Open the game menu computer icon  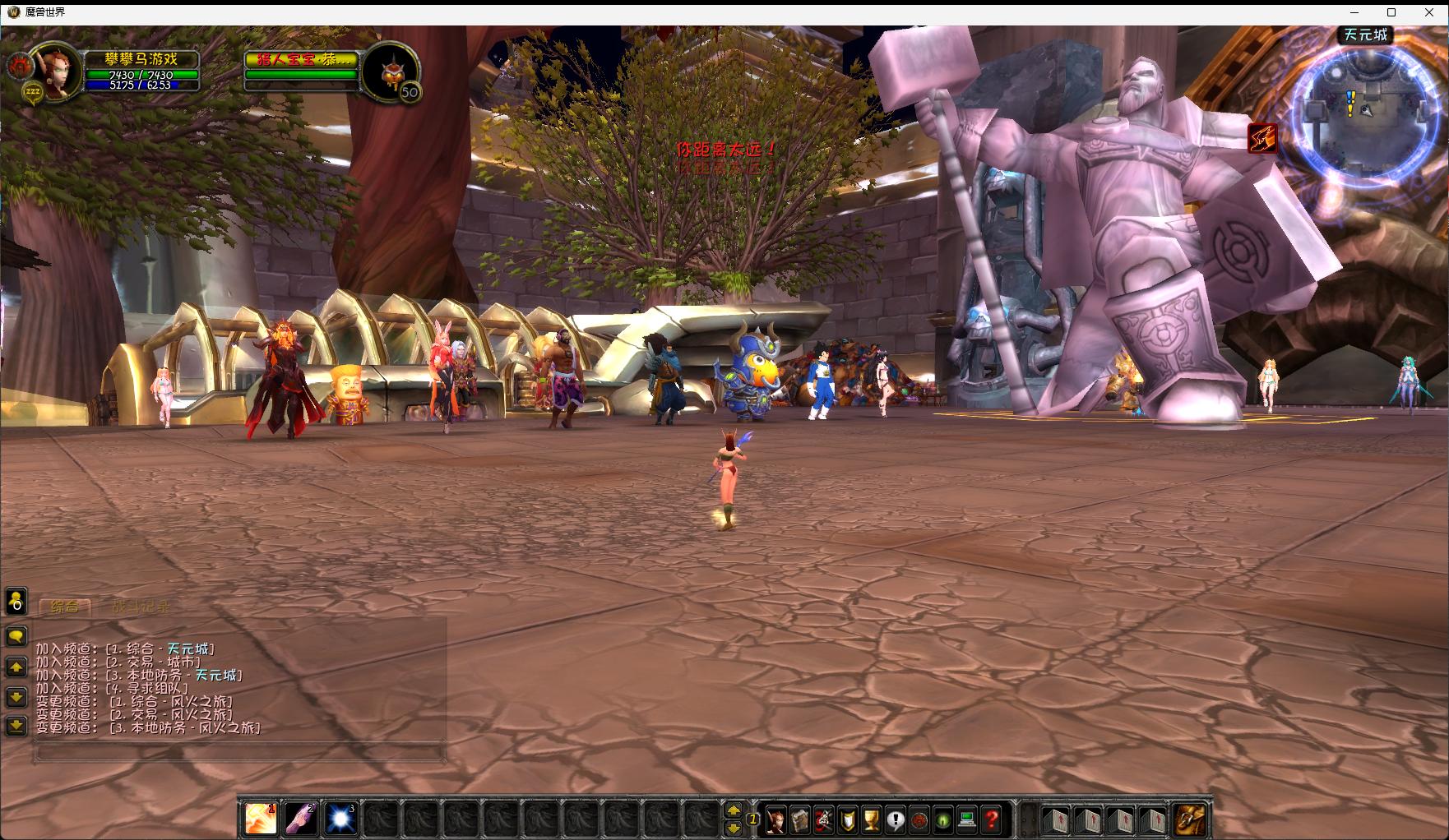point(968,819)
